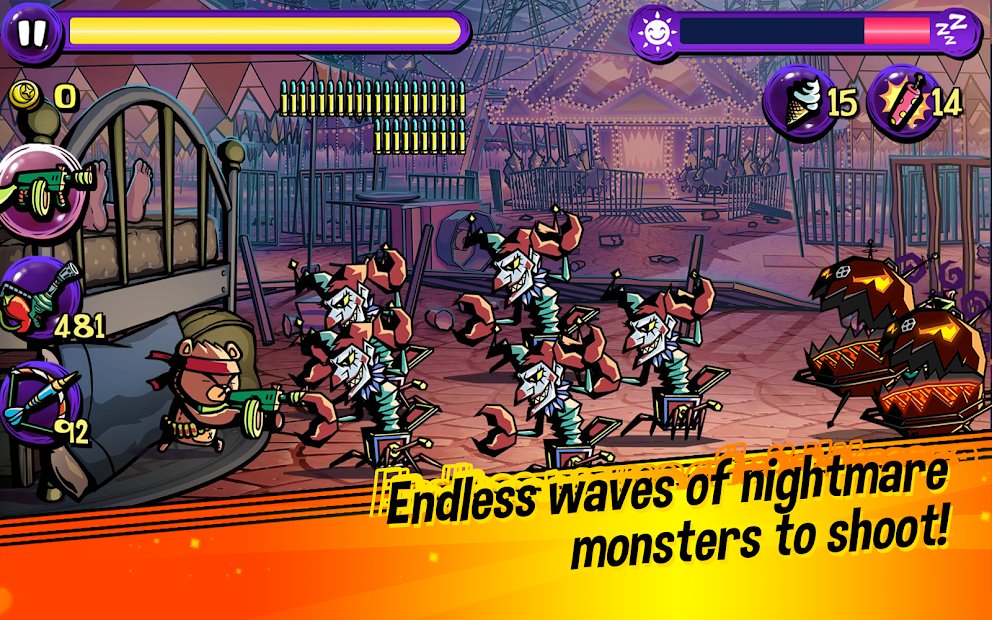Activate the dynamite explosion item
The width and height of the screenshot is (992, 620).
[900, 99]
